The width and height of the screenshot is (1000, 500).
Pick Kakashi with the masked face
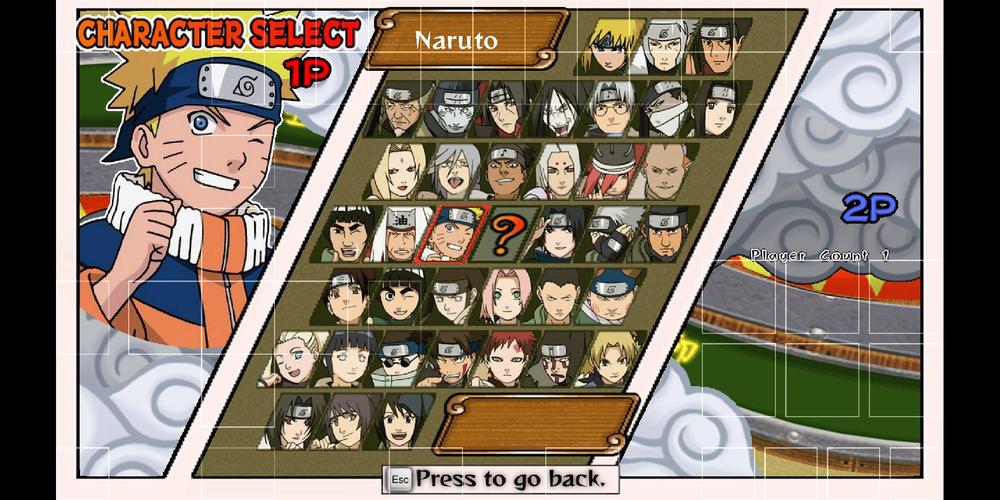(x=611, y=236)
